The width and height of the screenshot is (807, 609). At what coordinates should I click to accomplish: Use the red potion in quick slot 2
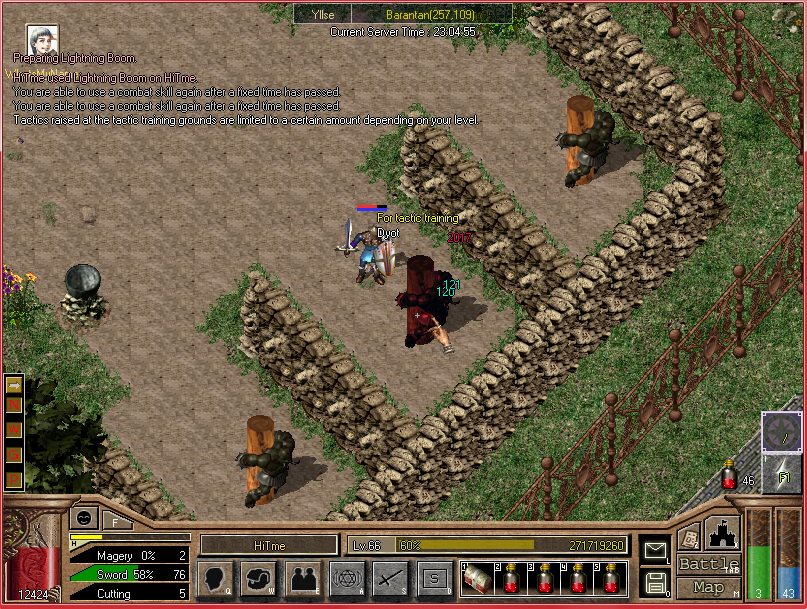tap(509, 579)
